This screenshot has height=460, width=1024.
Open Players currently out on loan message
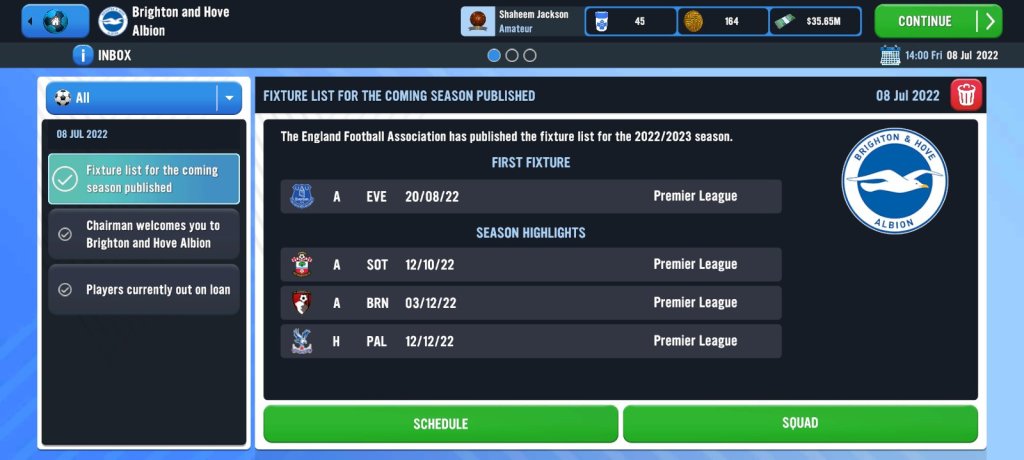pyautogui.click(x=144, y=290)
